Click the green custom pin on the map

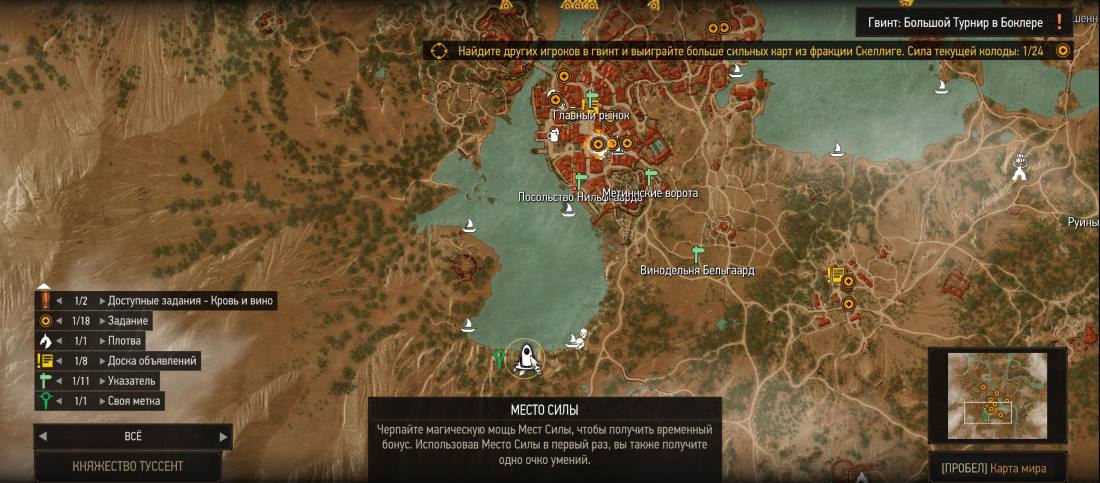point(499,357)
